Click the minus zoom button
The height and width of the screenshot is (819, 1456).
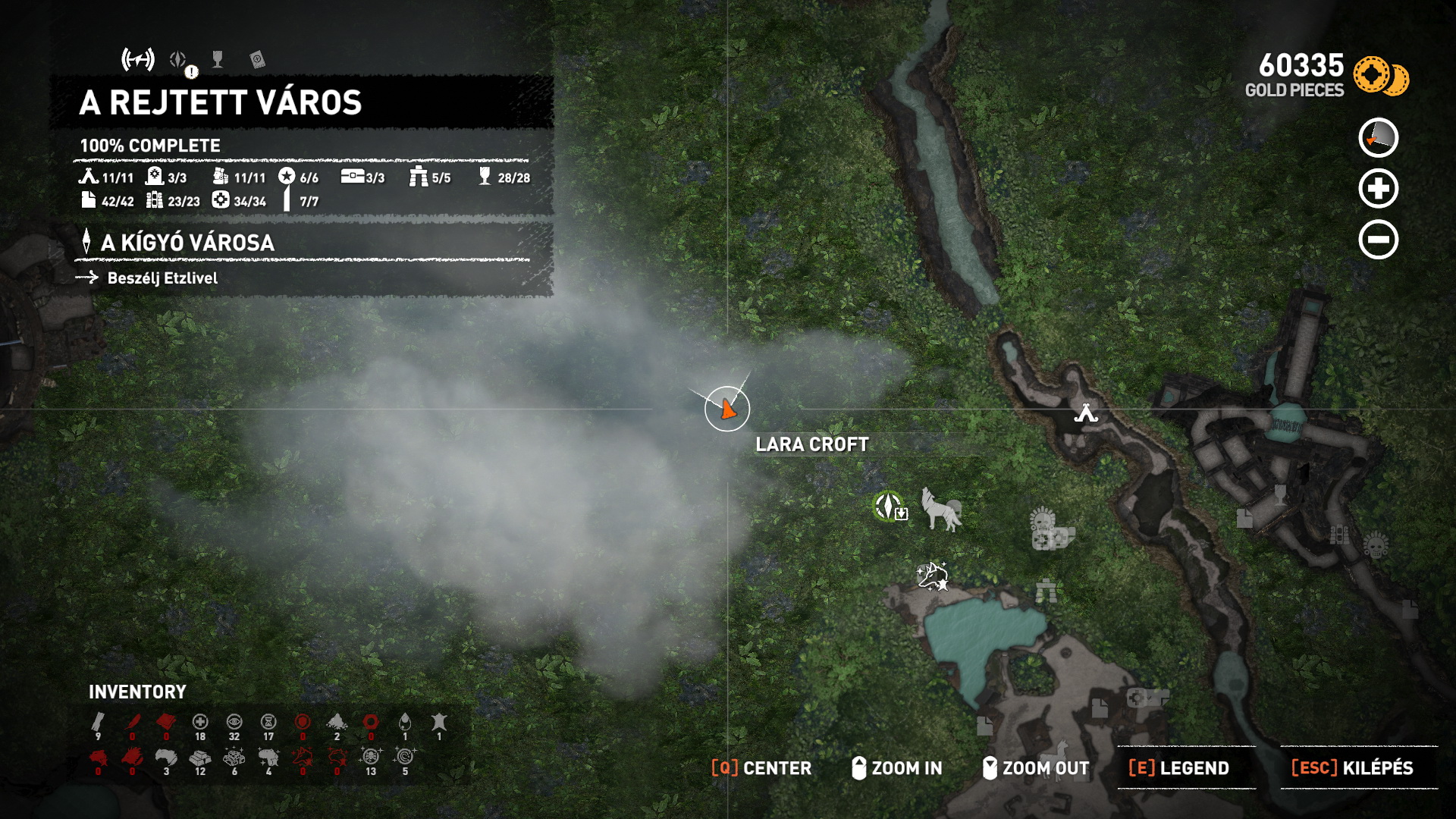coord(1378,240)
